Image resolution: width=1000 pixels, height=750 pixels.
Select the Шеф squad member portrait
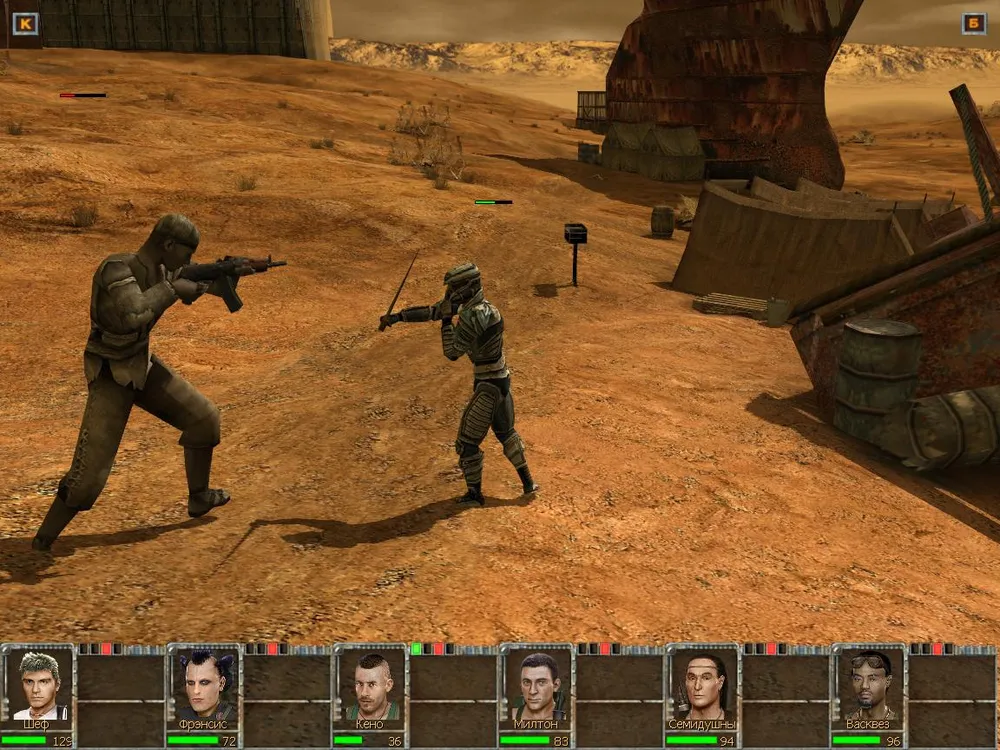tap(39, 685)
